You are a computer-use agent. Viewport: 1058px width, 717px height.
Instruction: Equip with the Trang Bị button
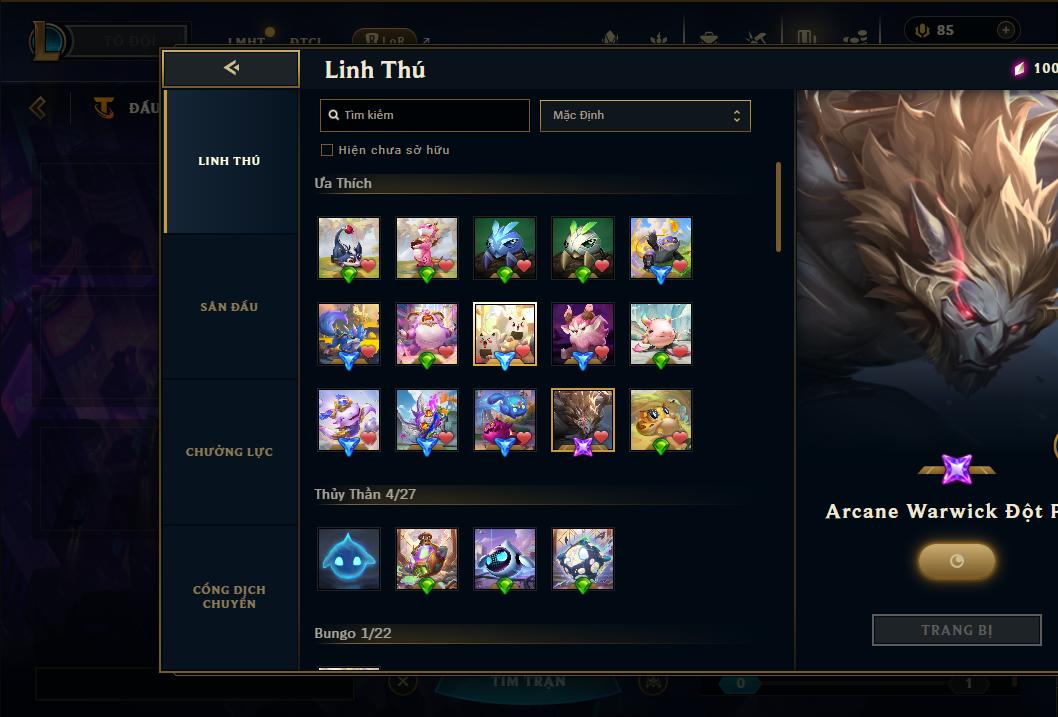tap(956, 630)
